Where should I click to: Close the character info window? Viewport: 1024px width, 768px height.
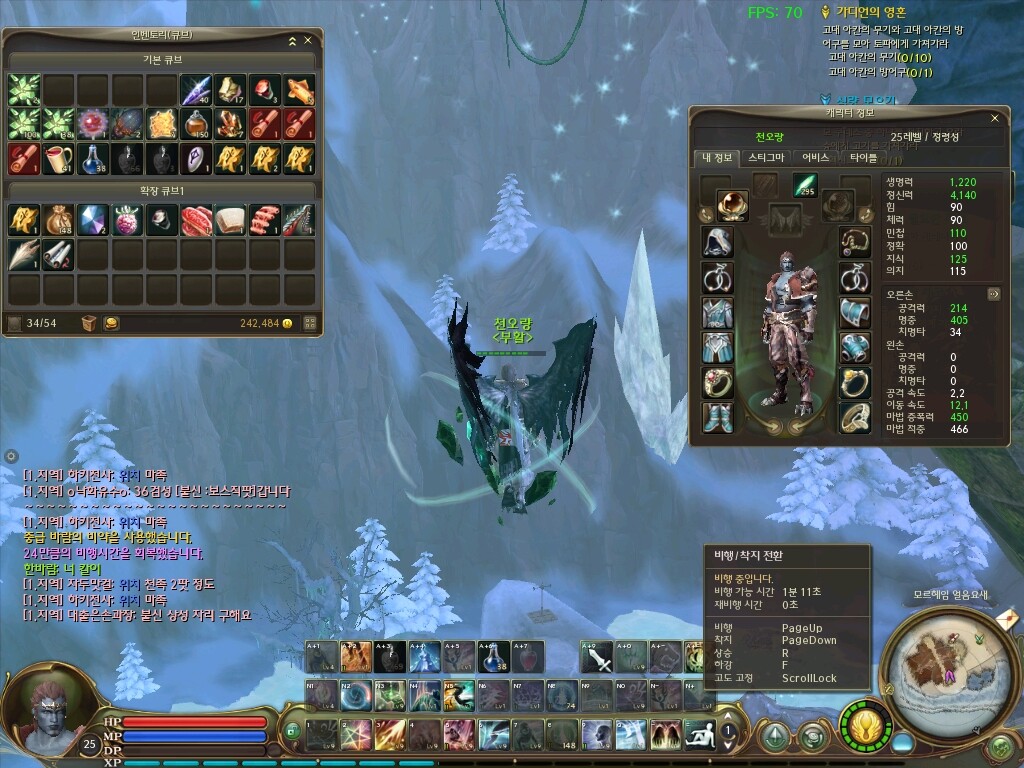click(x=993, y=117)
